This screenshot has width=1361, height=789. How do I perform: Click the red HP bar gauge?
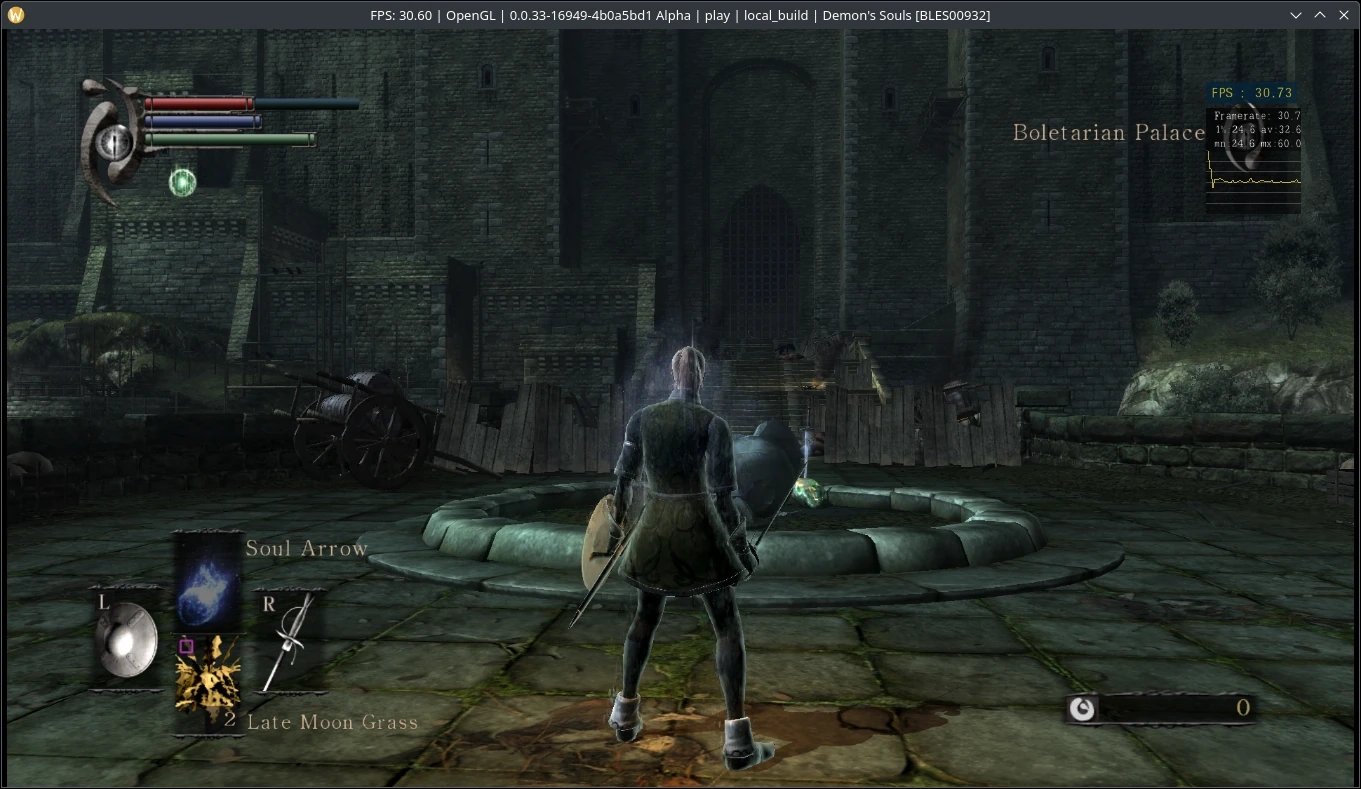200,103
